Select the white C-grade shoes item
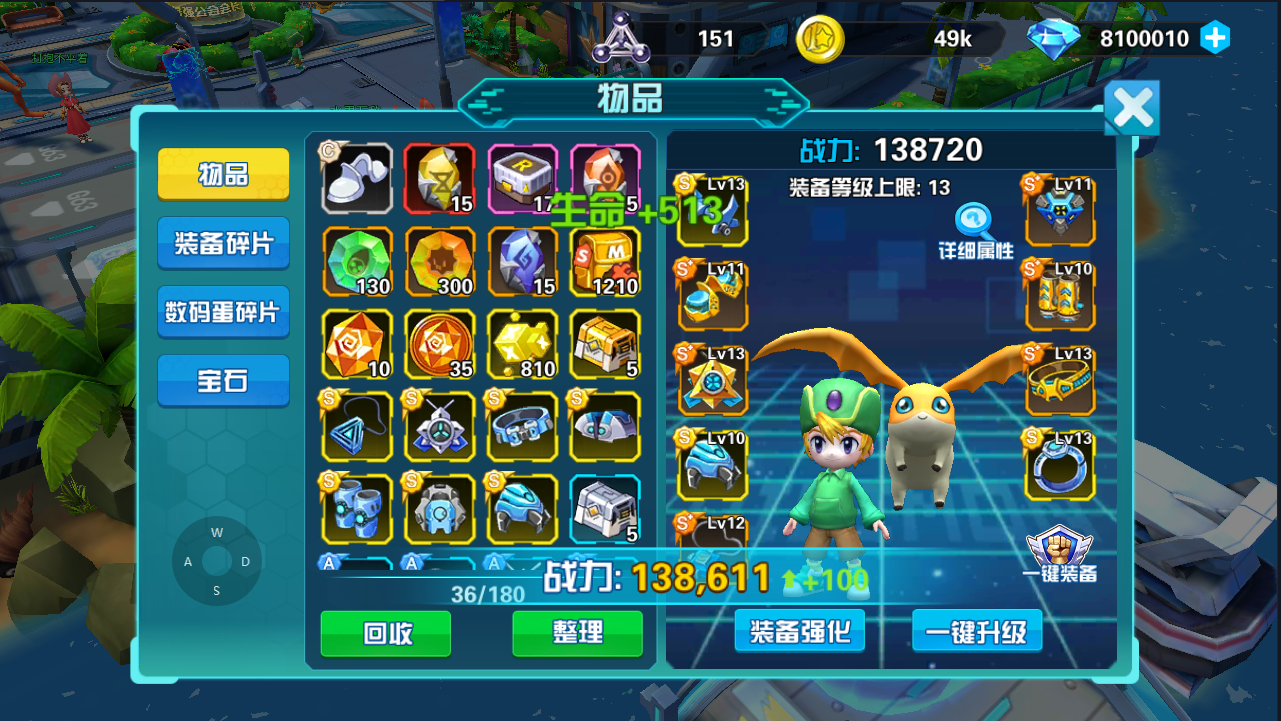The width and height of the screenshot is (1281, 721). (x=357, y=180)
